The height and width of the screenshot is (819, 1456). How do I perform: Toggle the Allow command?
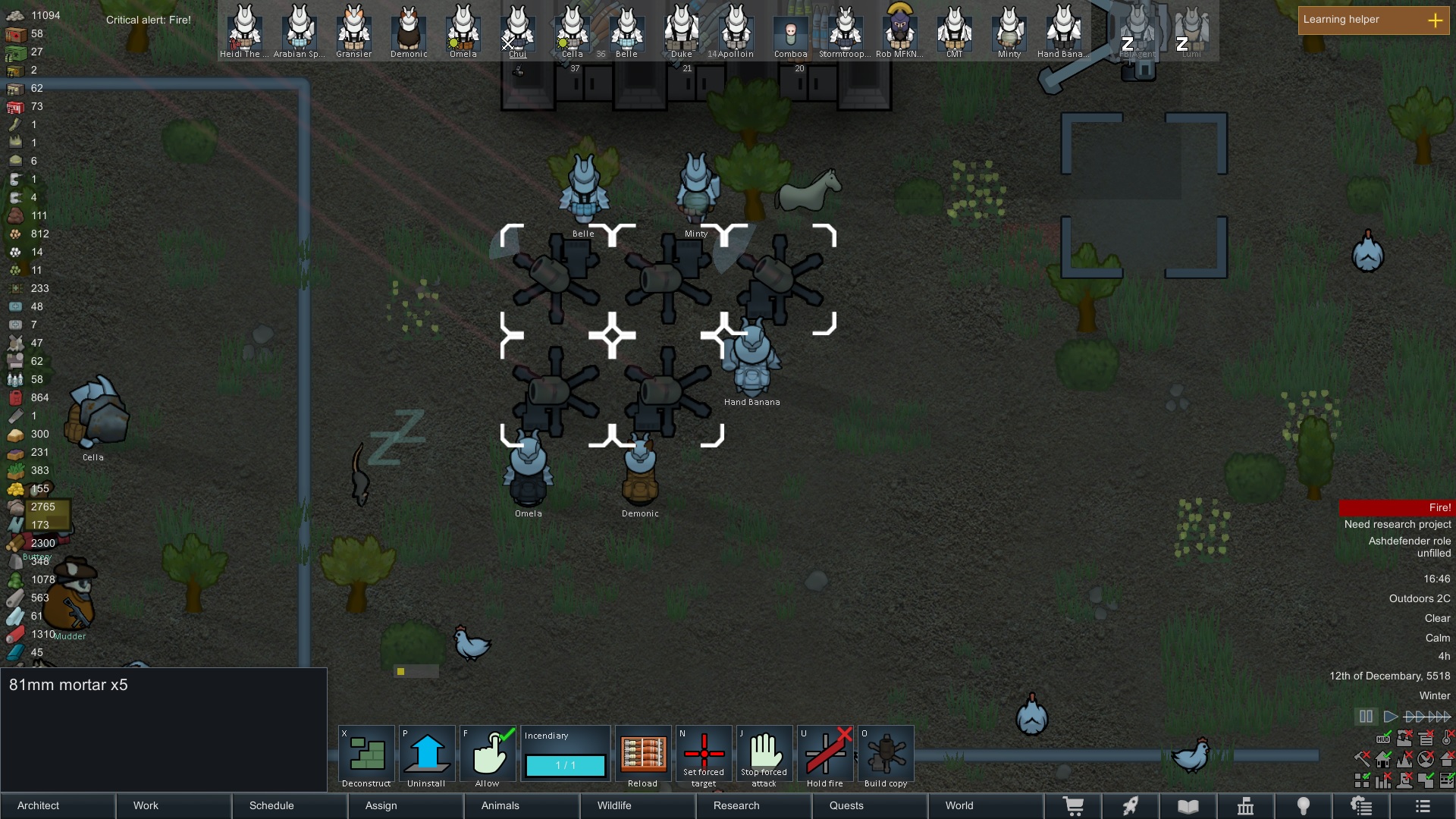(488, 755)
